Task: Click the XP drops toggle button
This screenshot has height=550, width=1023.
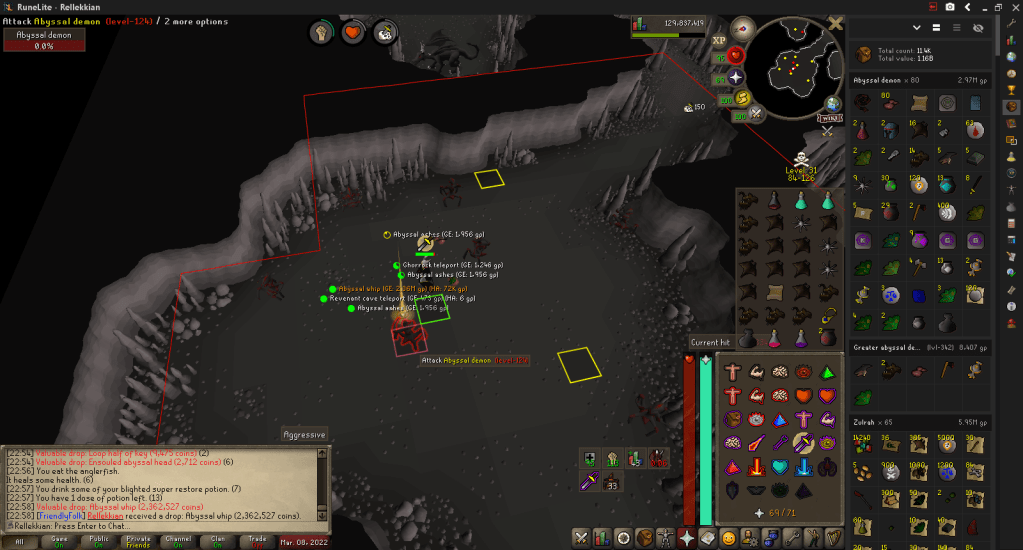Action: (719, 40)
